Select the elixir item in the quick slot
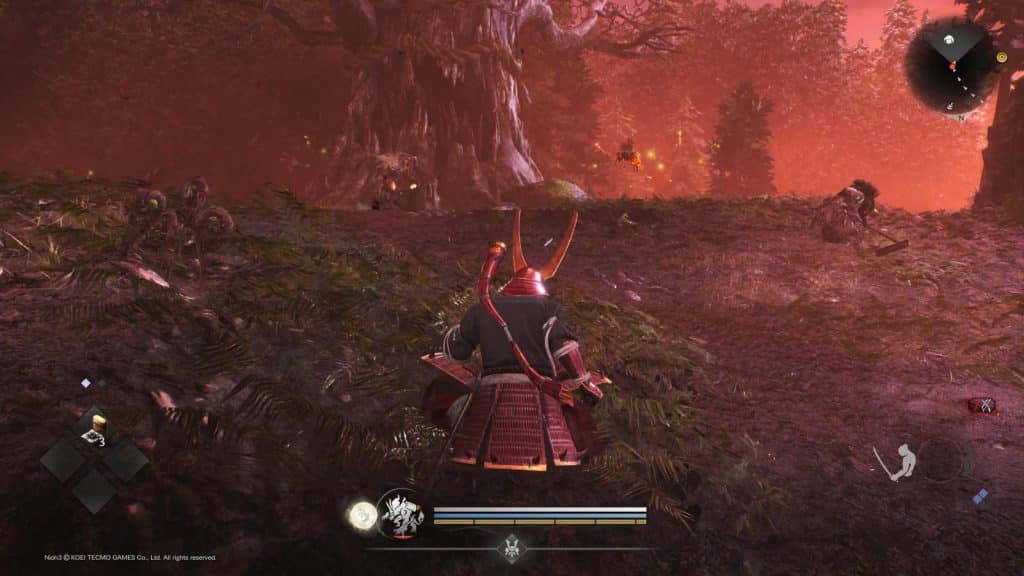Image resolution: width=1024 pixels, height=576 pixels. (95, 429)
